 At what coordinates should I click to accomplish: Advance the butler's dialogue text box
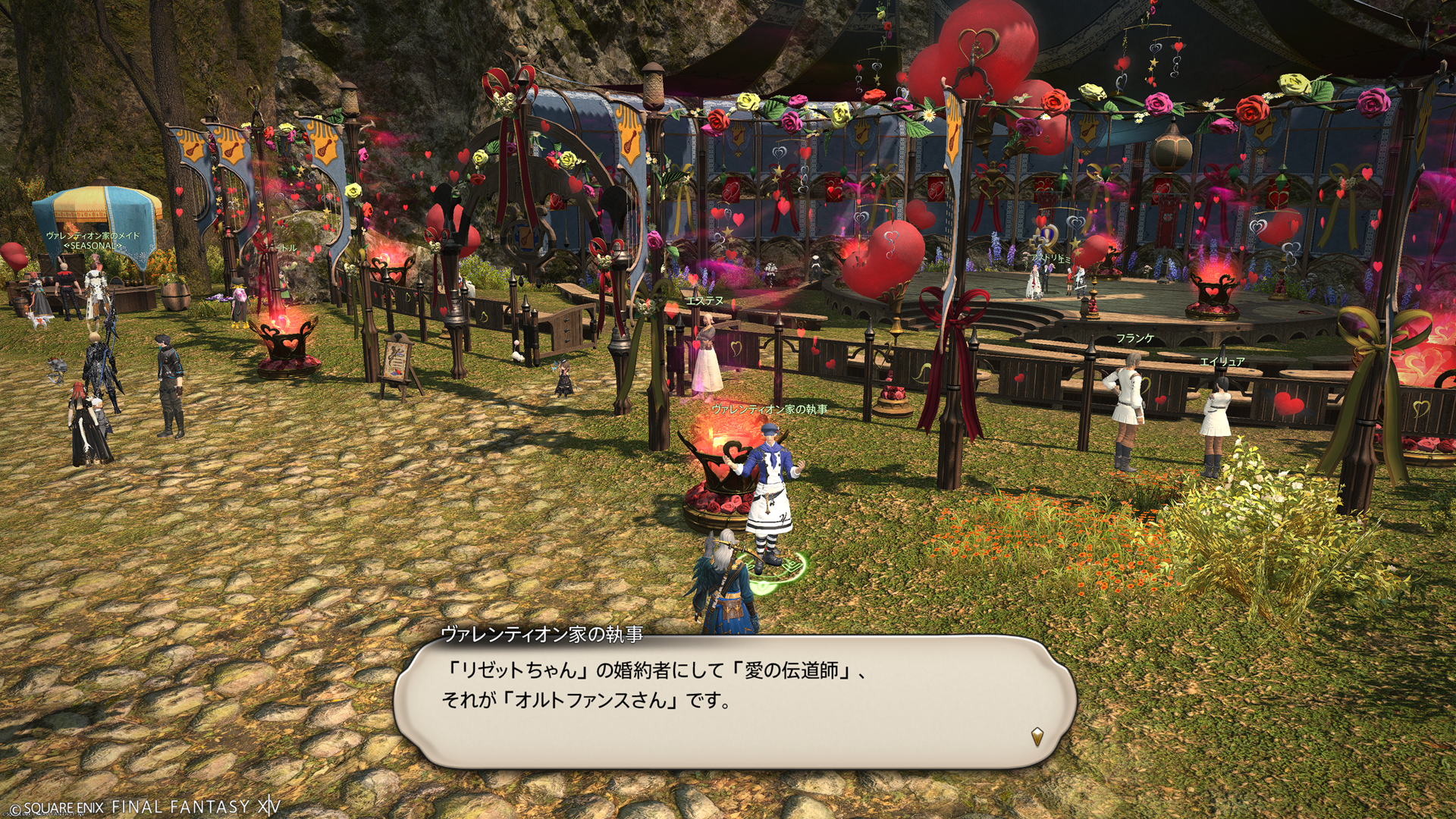(x=734, y=699)
